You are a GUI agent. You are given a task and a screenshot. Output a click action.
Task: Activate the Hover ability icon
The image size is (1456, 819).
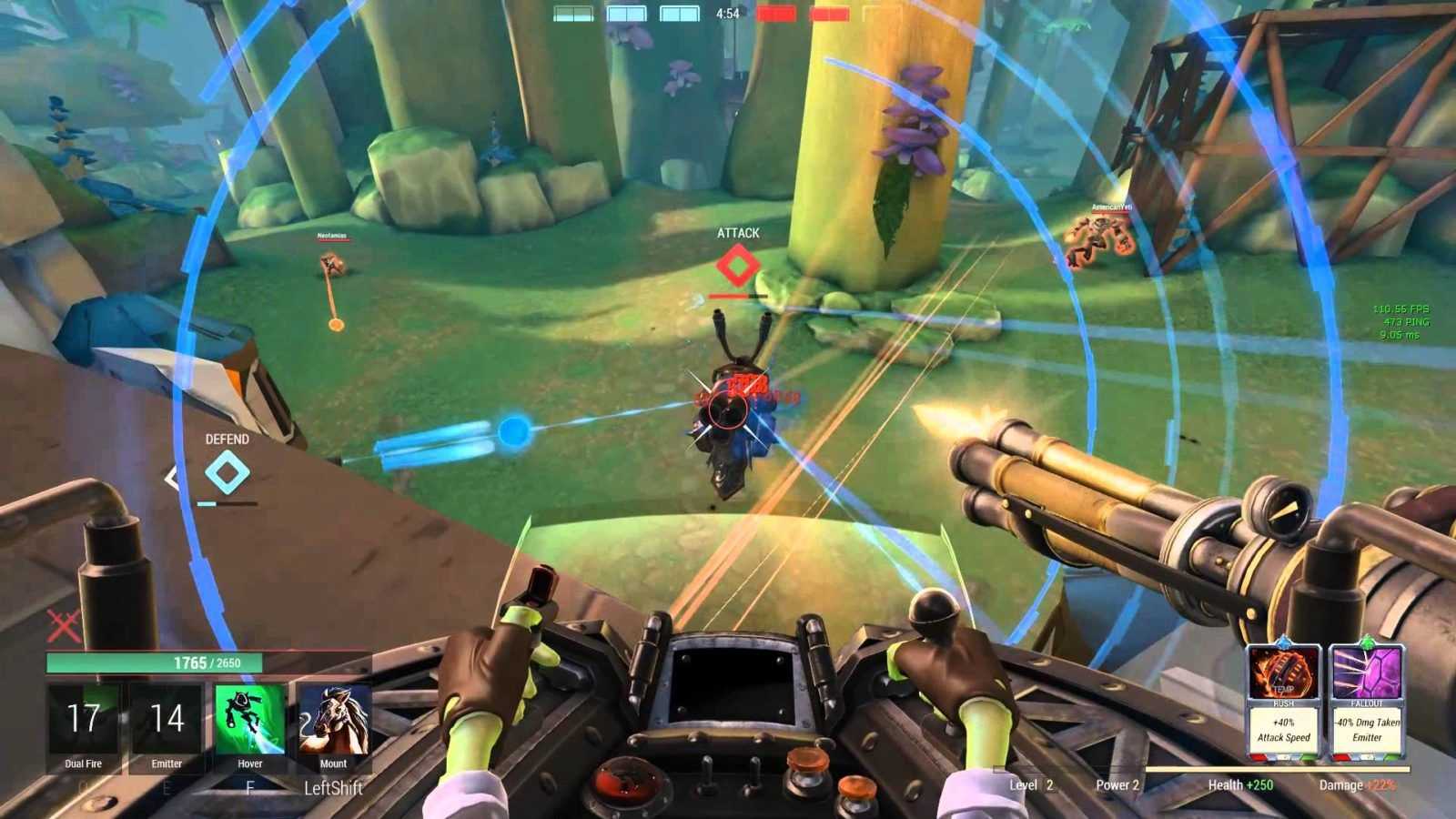pyautogui.click(x=249, y=720)
